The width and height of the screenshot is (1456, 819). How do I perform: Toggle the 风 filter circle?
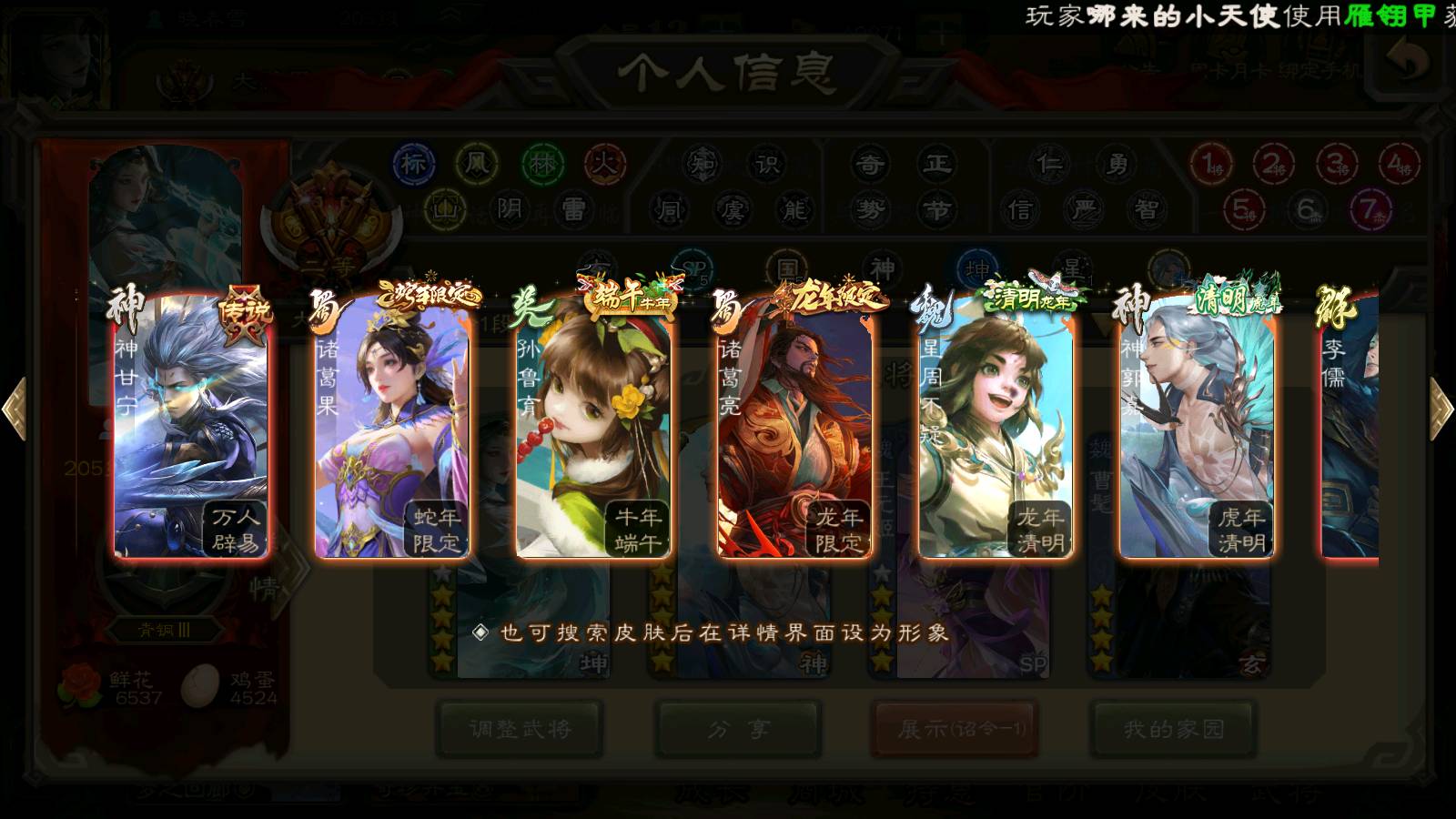tap(478, 165)
